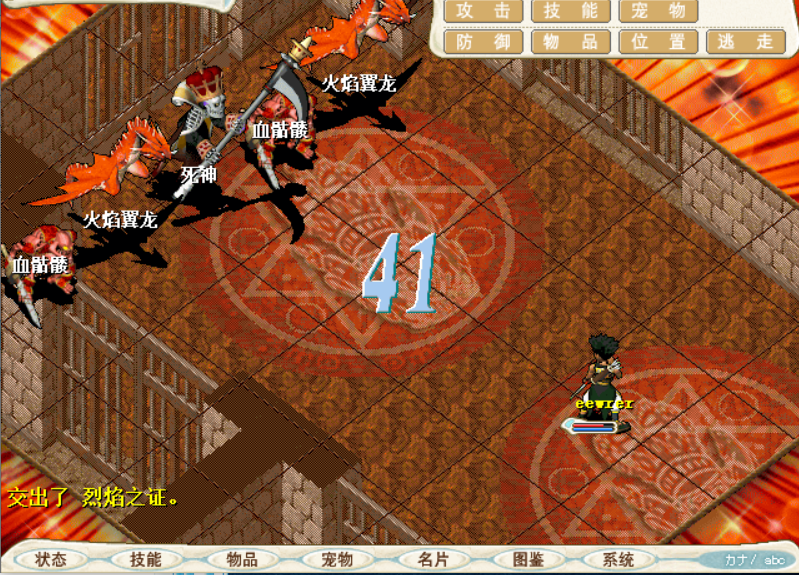Select the 位置 position command
The image size is (799, 575).
658,42
